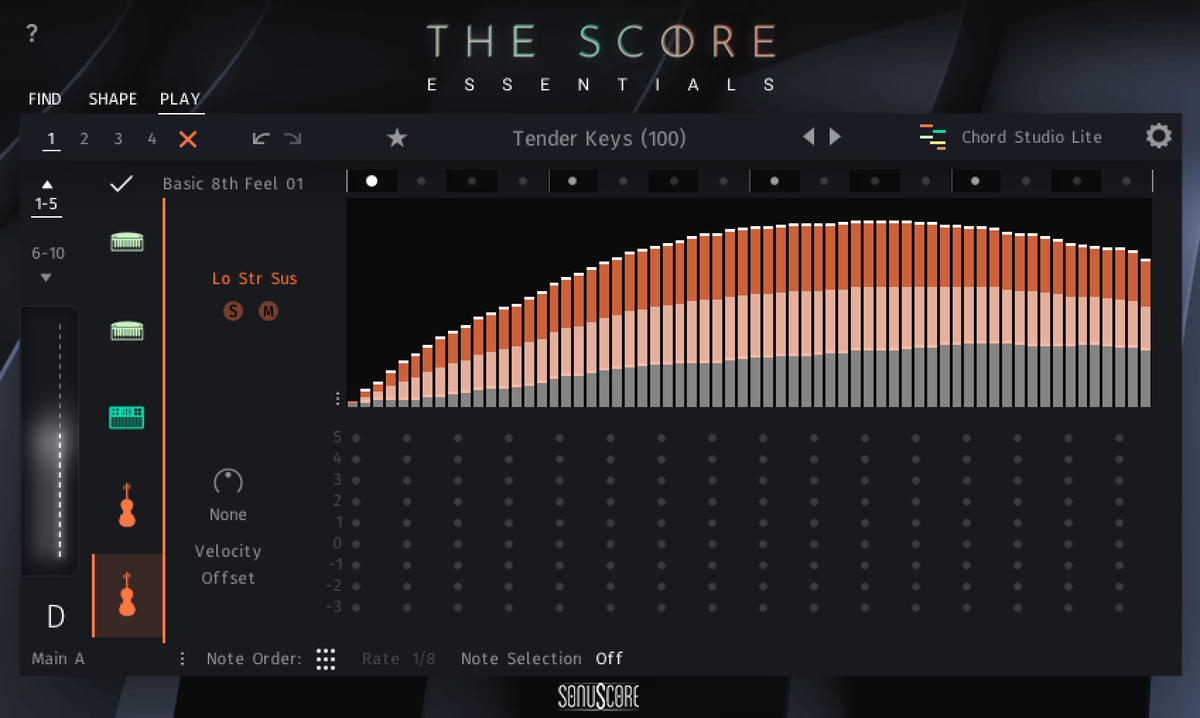Switch to the SHAPE tab

[113, 99]
